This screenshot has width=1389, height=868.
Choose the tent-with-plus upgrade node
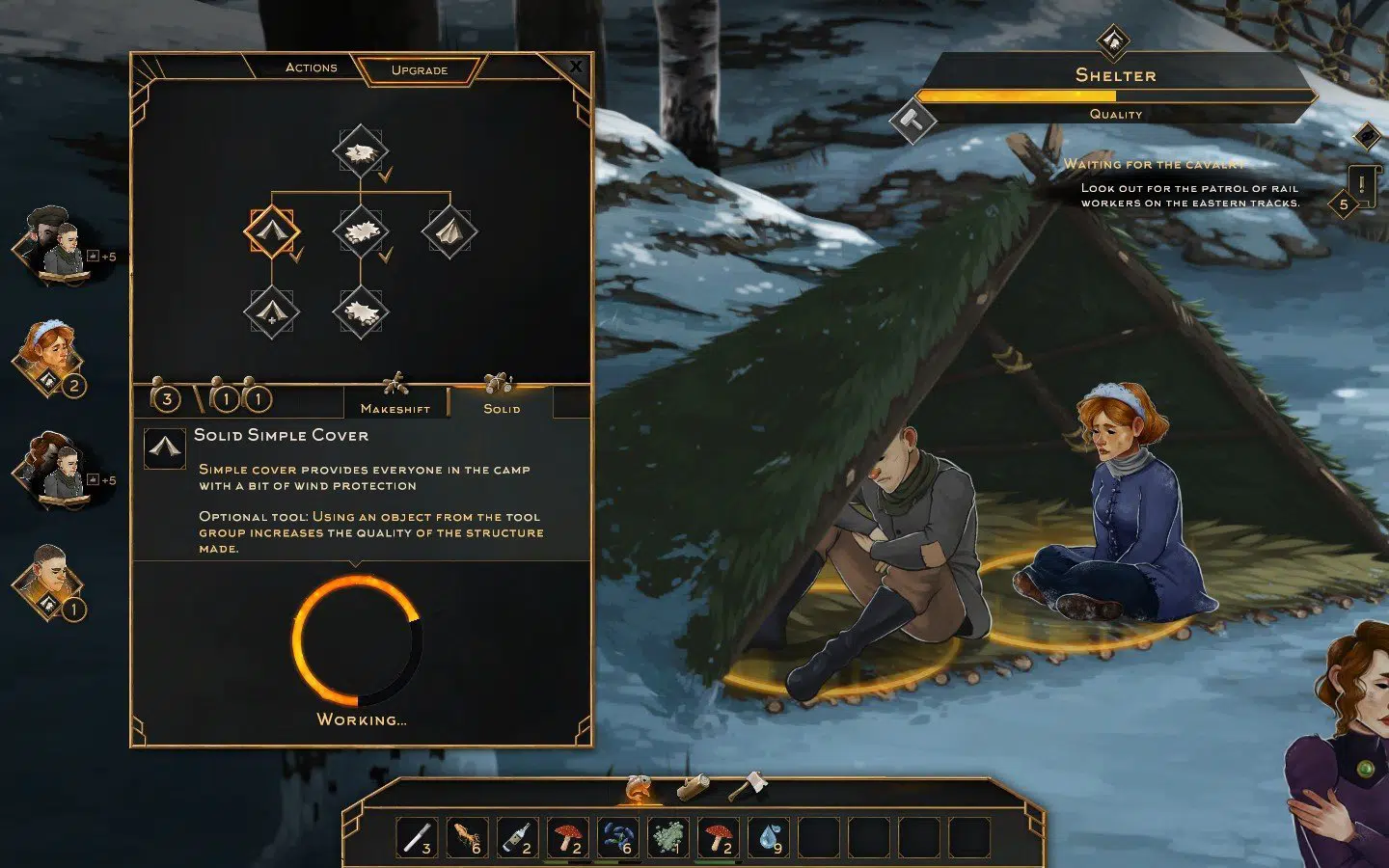(x=272, y=312)
